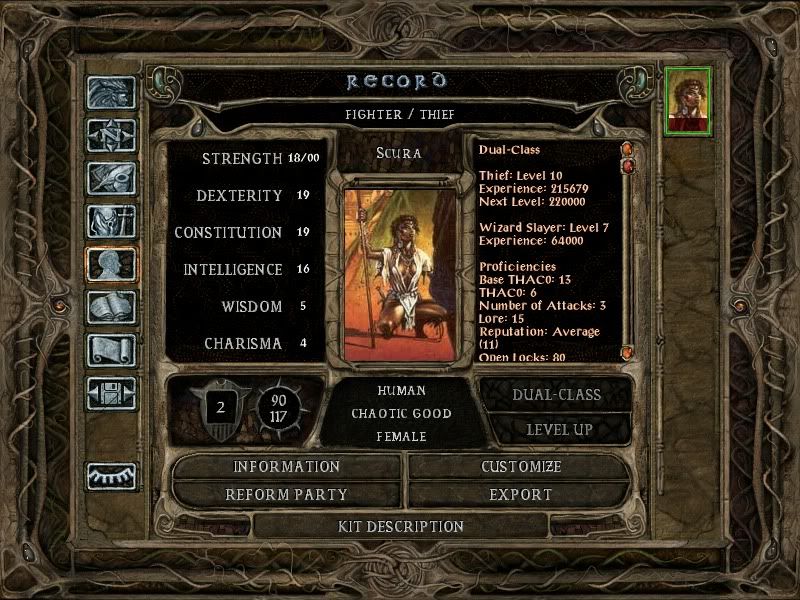Screen dimensions: 800x600
Task: Open the journal quill icon
Action: (111, 178)
